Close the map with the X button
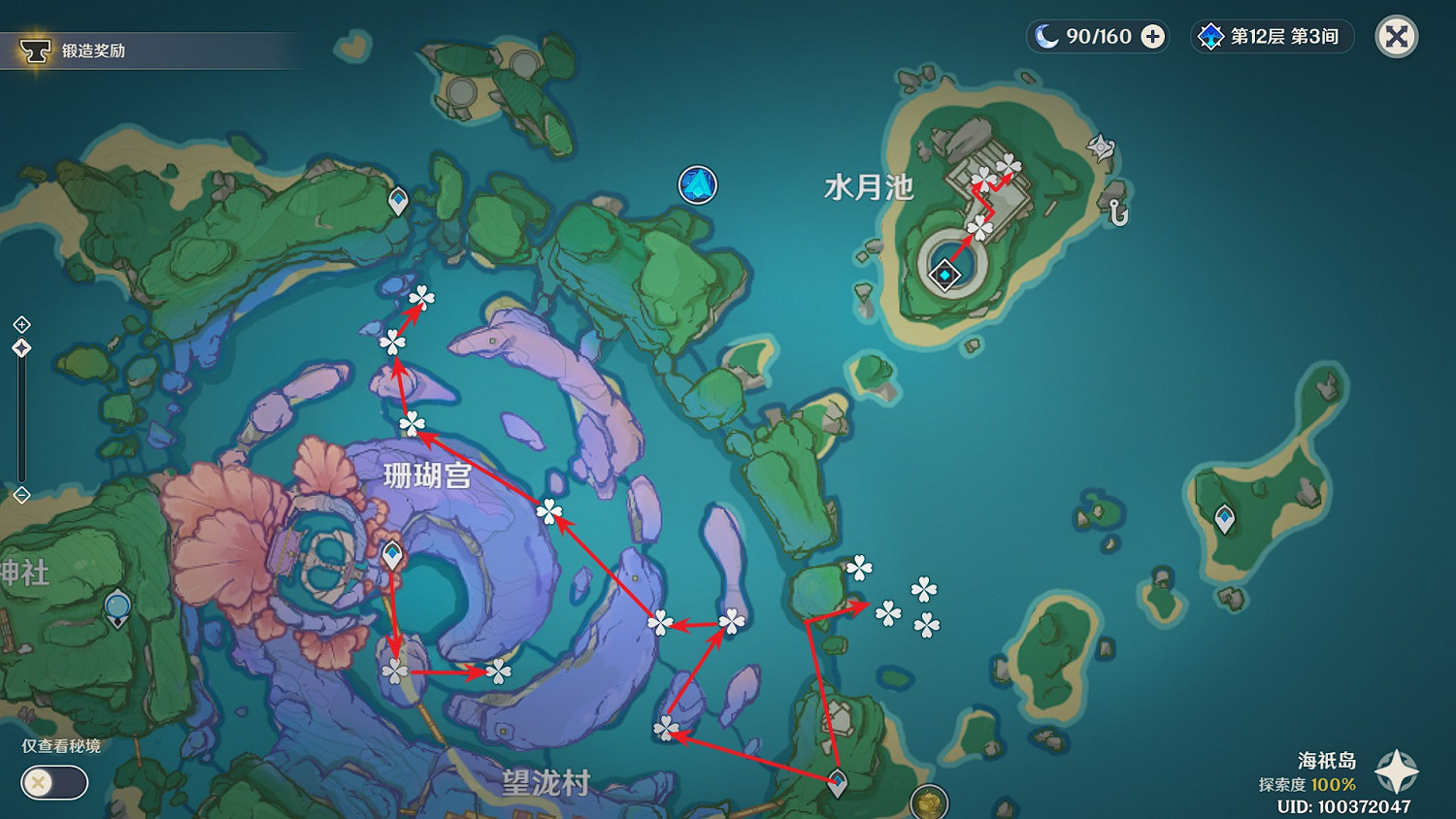The width and height of the screenshot is (1456, 819). [1395, 36]
